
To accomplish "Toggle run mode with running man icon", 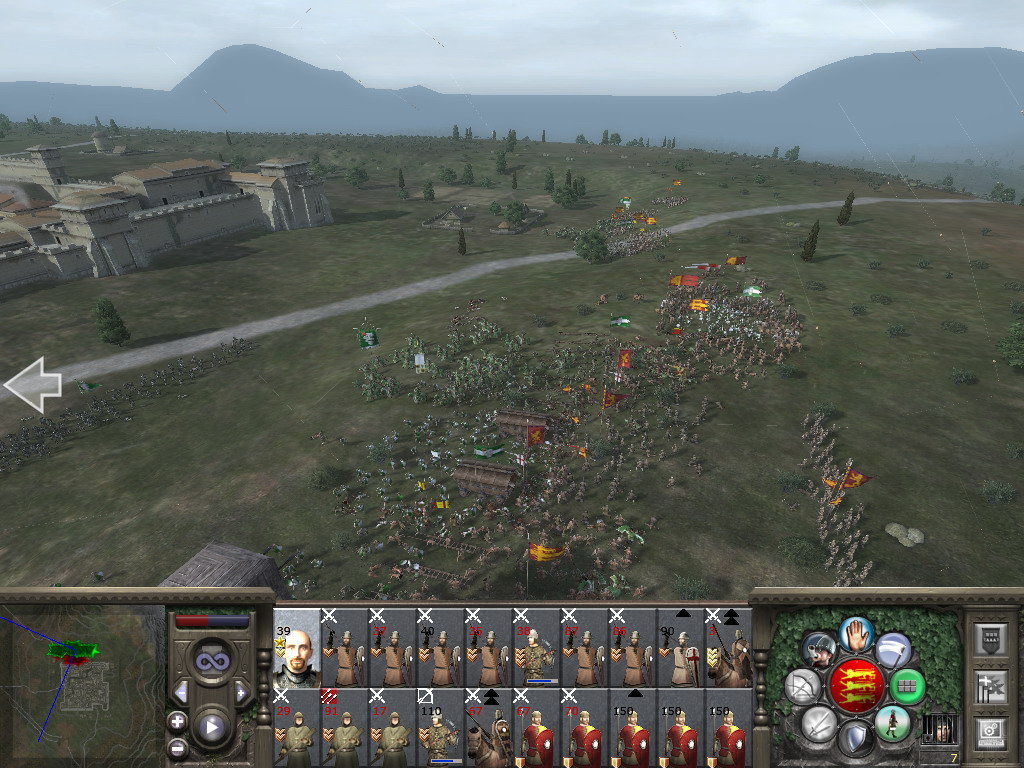I will (892, 723).
